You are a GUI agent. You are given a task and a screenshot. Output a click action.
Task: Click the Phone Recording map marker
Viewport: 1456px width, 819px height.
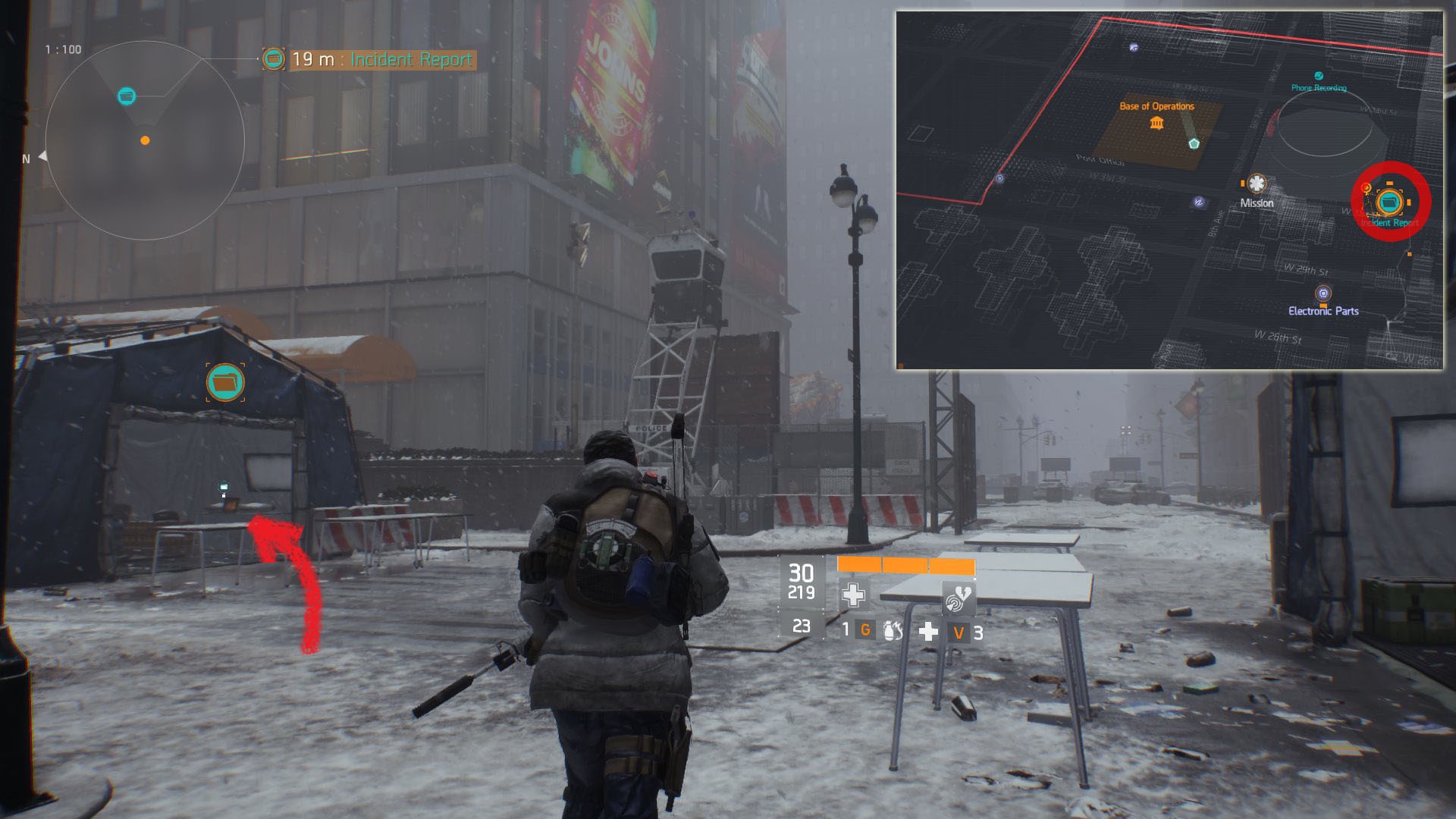[x=1319, y=77]
